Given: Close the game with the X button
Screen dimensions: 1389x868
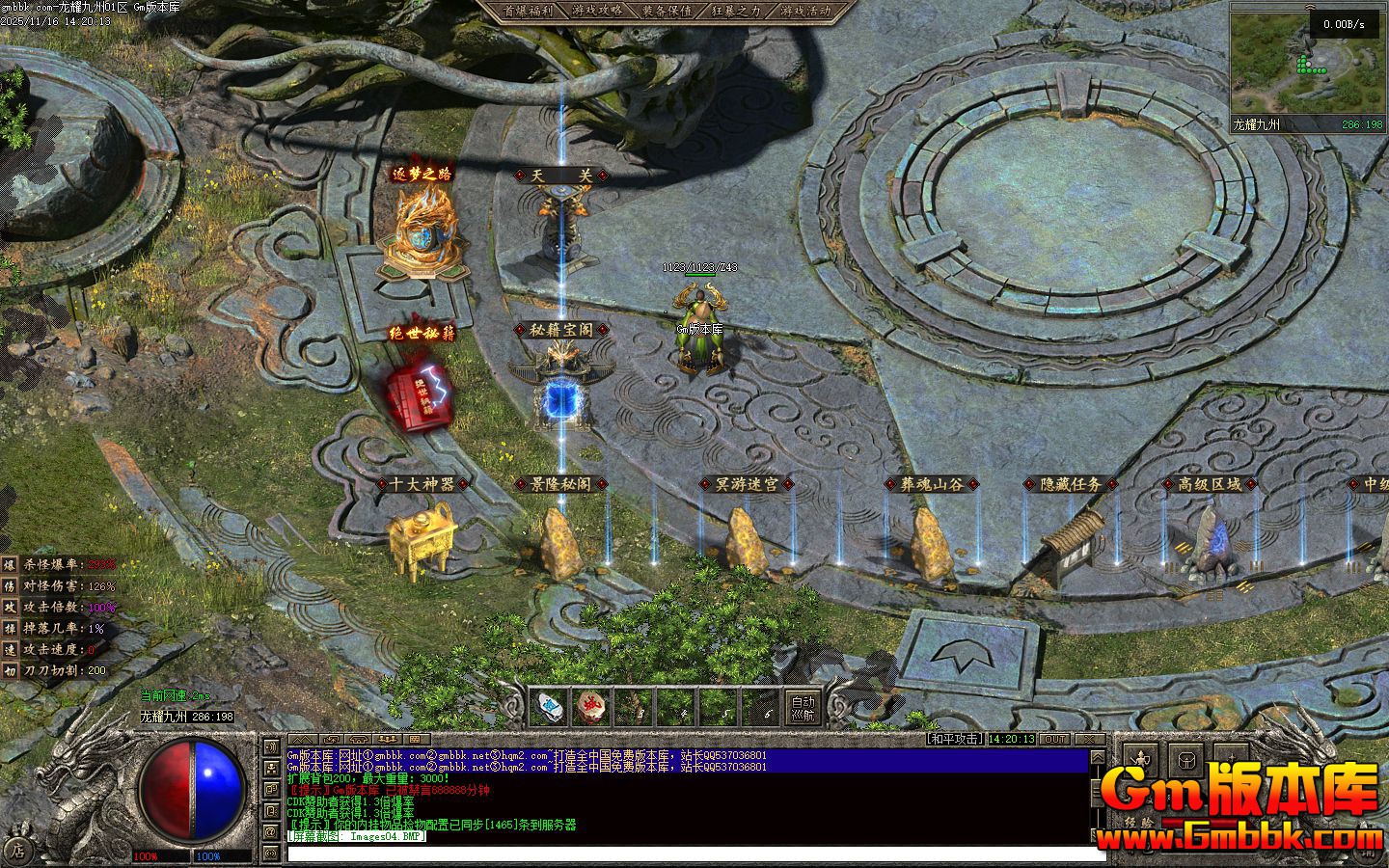Looking at the screenshot, I should pyautogui.click(x=1088, y=739).
